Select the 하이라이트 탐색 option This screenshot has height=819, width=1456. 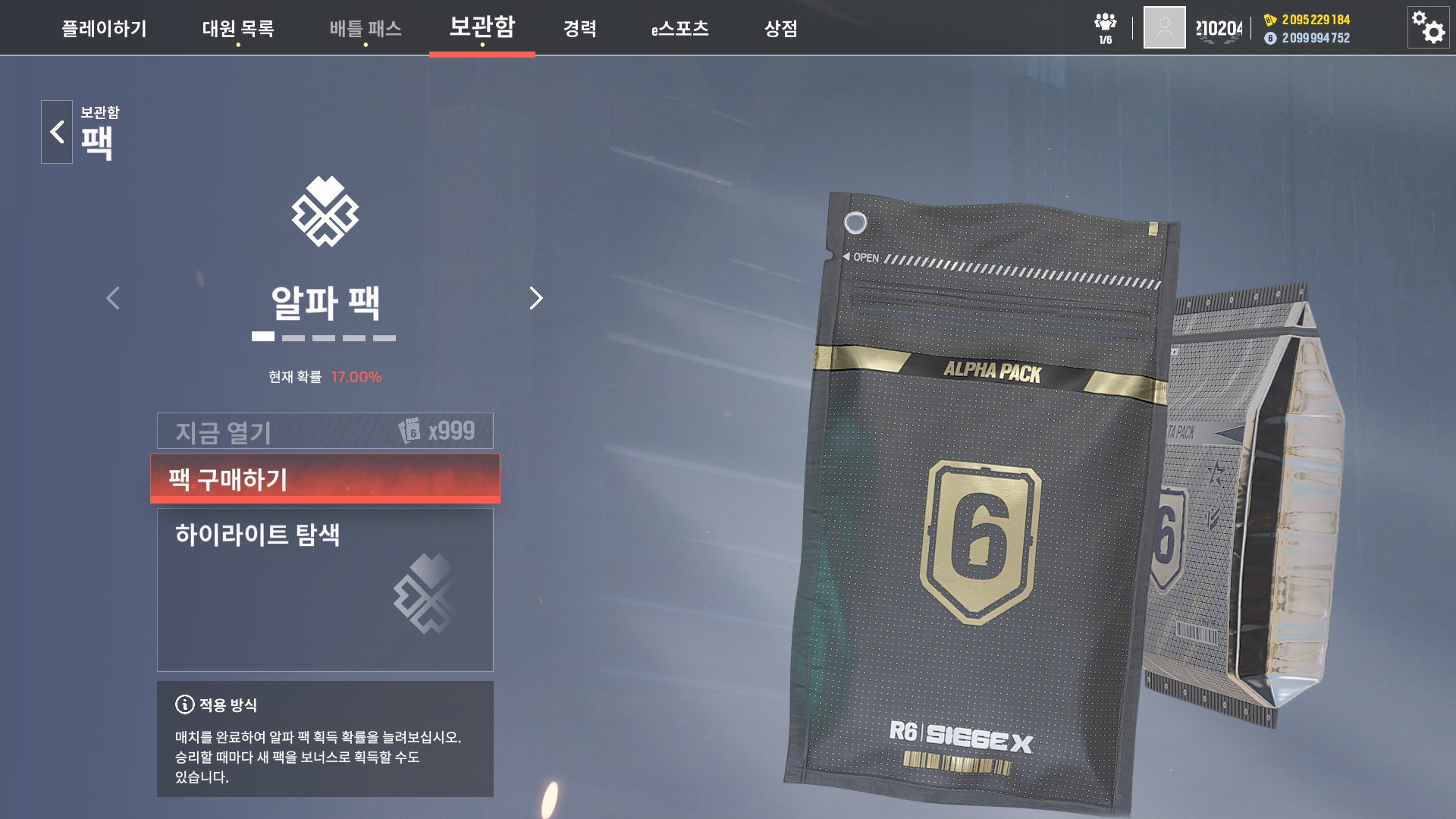coord(258,533)
